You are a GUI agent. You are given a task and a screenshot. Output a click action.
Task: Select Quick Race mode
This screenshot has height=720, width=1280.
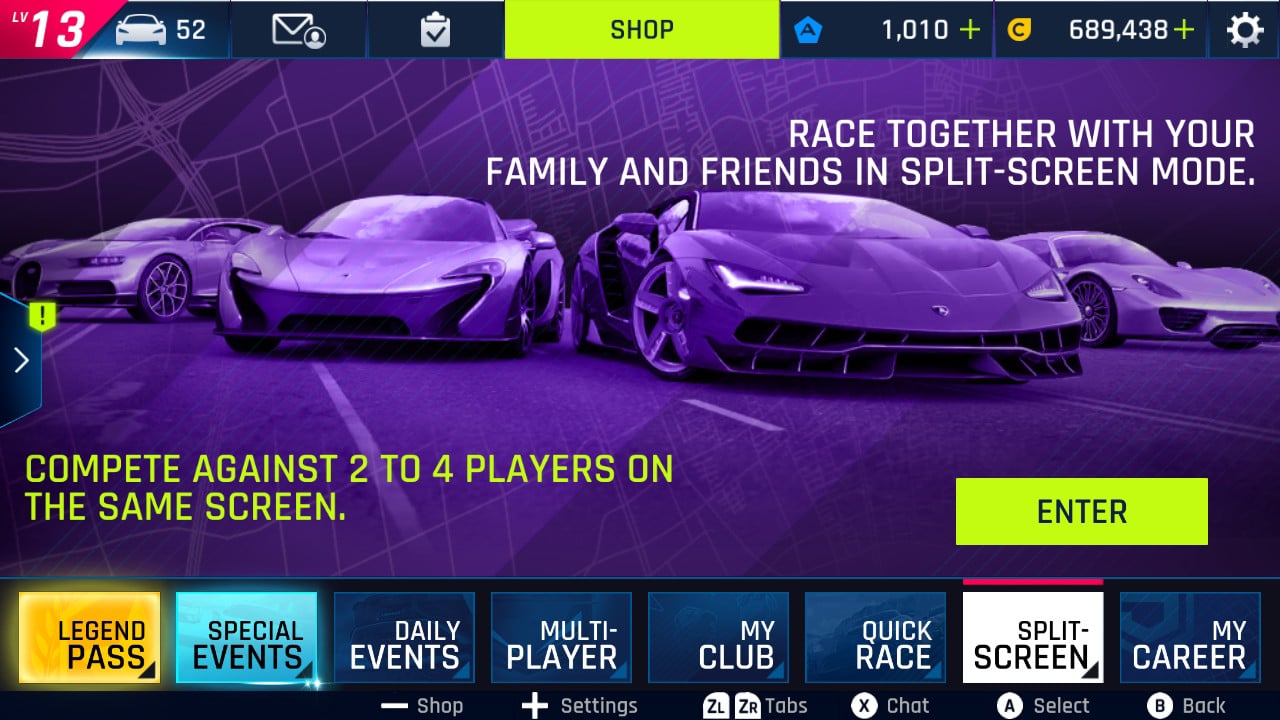pyautogui.click(x=875, y=638)
